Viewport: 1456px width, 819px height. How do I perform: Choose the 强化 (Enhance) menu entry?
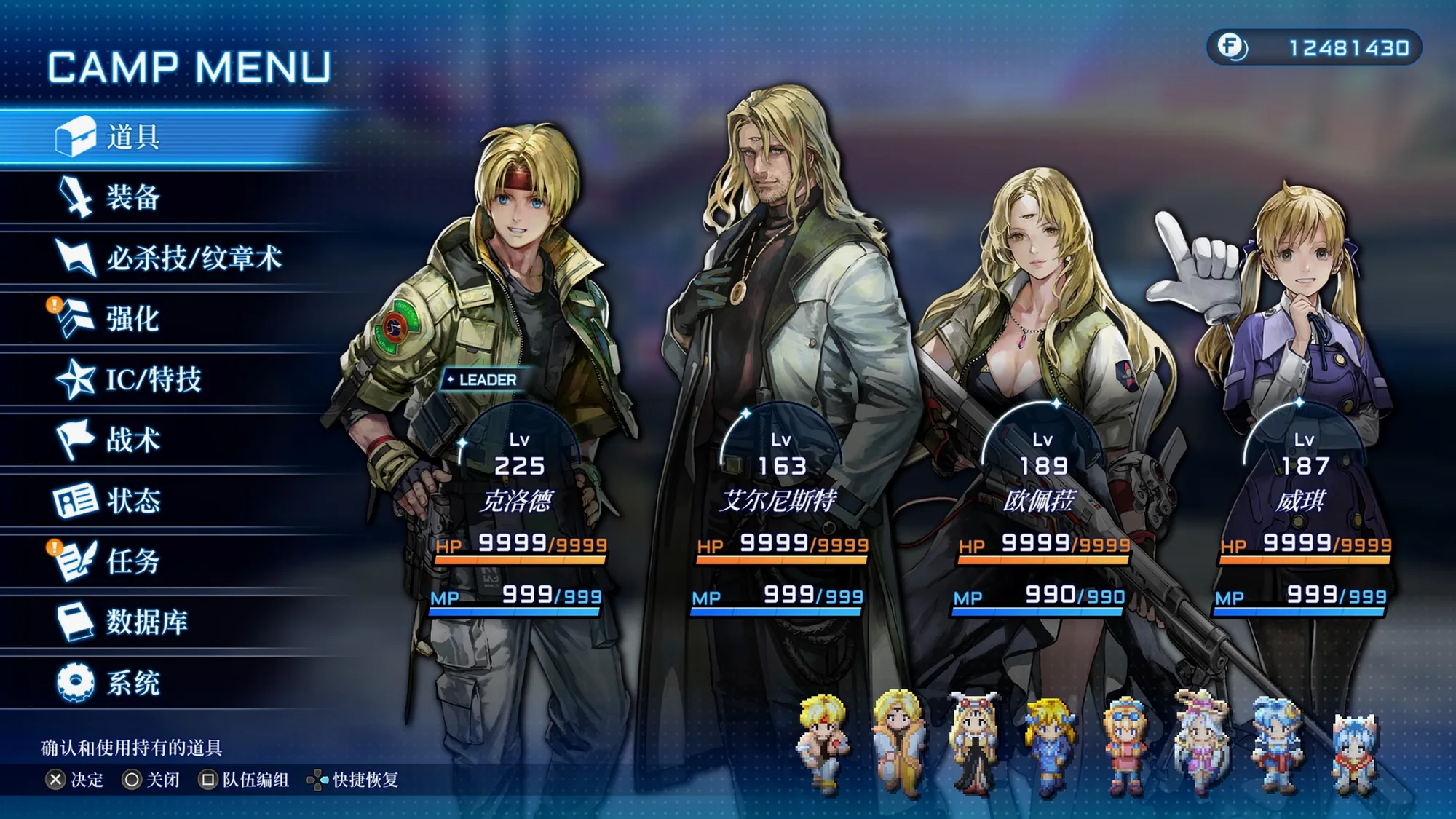point(135,319)
